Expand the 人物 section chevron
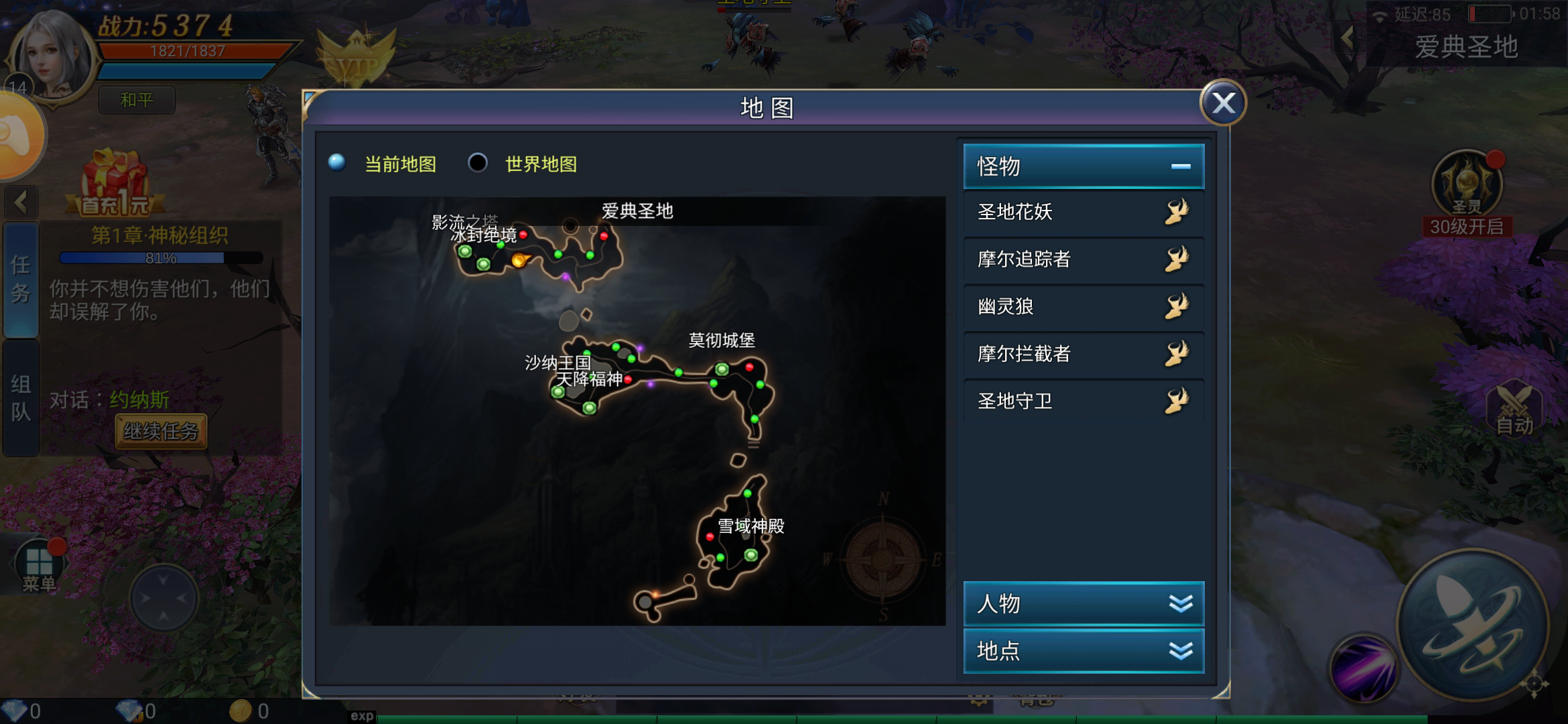1568x724 pixels. (1183, 604)
